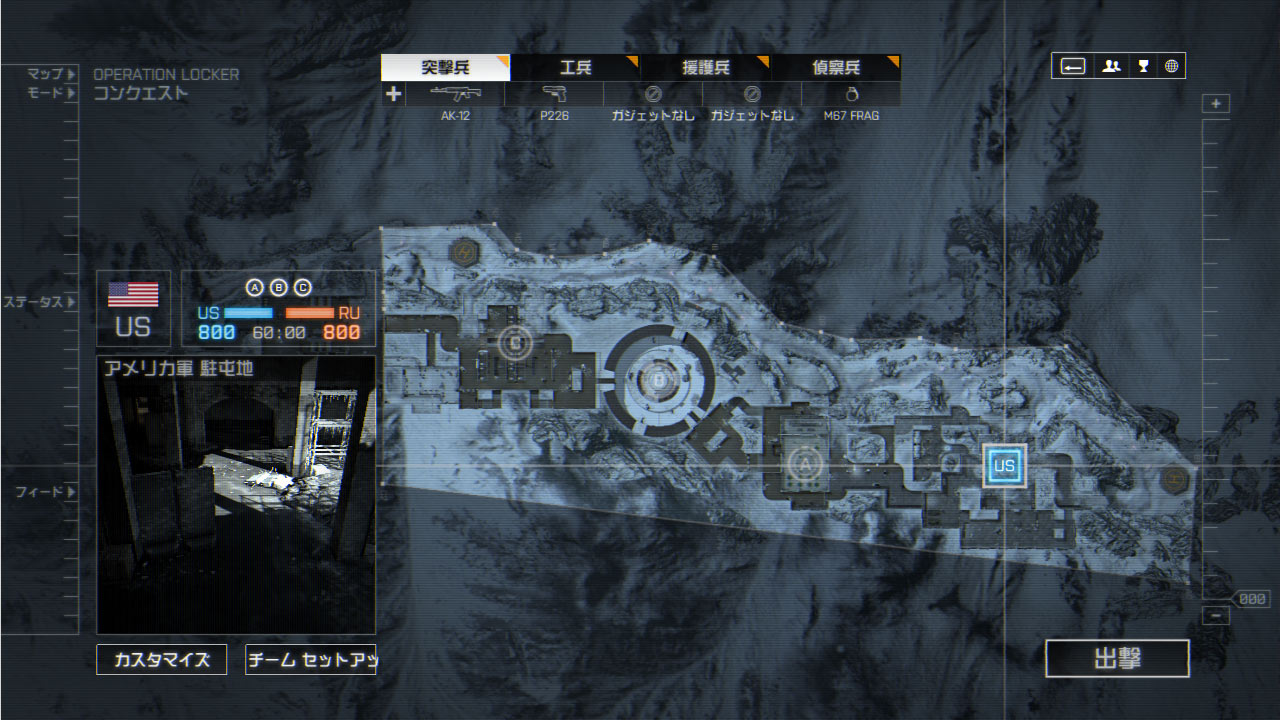Image resolution: width=1280 pixels, height=720 pixels.
Task: Click the plus button beside the loadout
Action: pos(393,94)
